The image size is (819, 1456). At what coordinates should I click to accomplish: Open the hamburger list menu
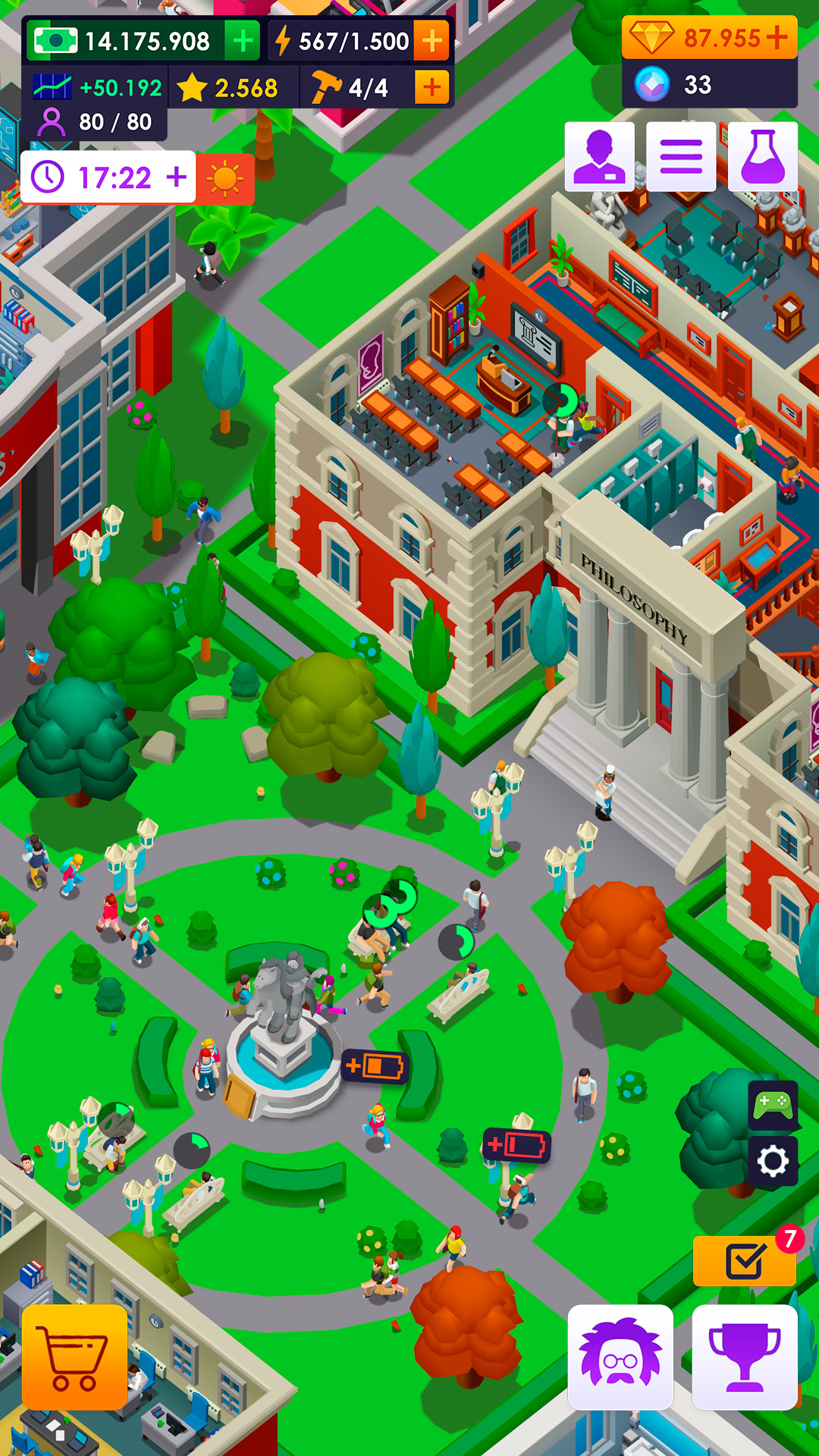[x=681, y=156]
